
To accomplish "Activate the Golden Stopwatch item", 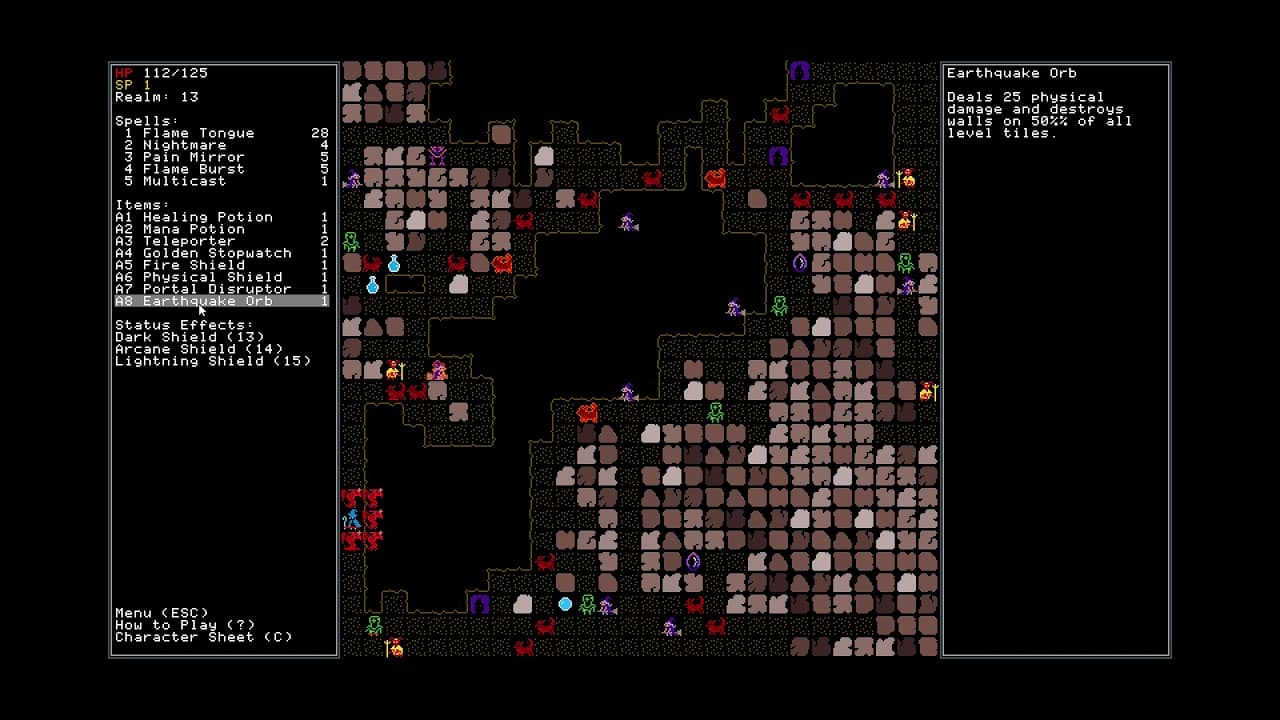I will coord(217,253).
